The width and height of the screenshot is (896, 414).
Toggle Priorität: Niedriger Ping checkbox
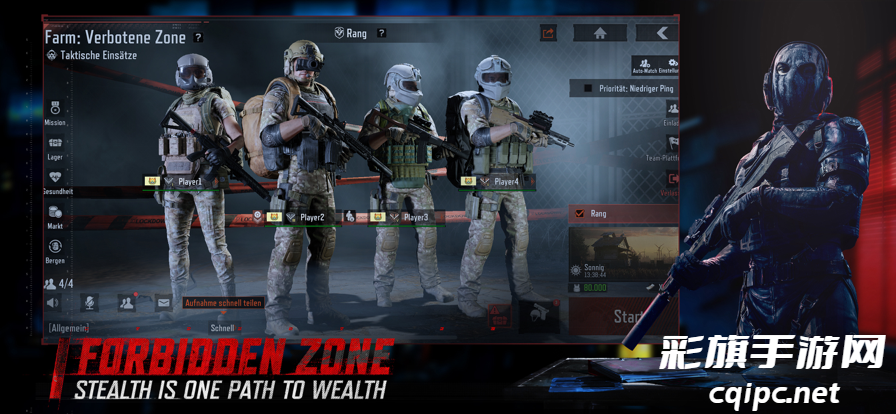[x=588, y=89]
